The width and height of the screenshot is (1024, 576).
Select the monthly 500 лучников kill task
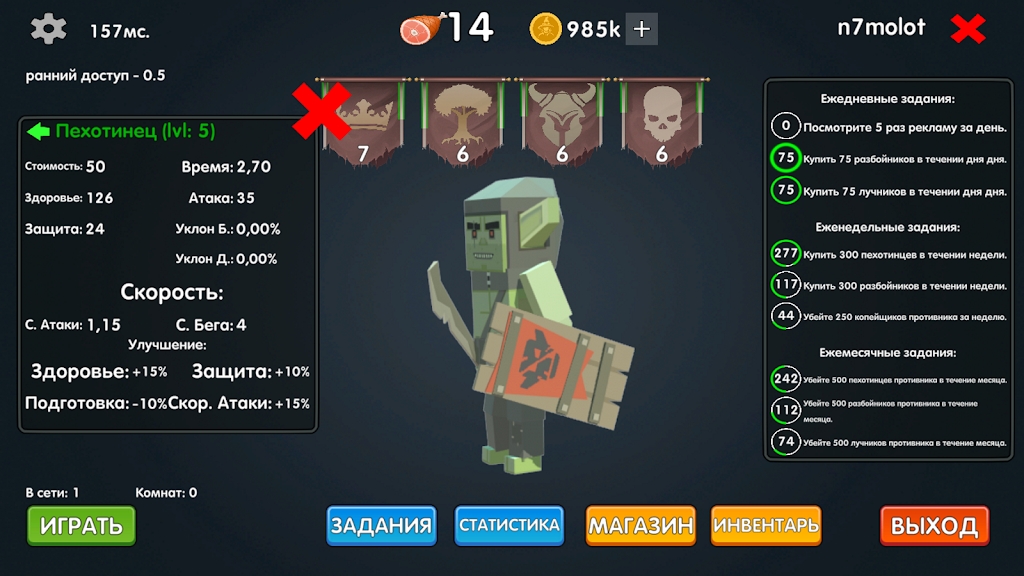(890, 441)
